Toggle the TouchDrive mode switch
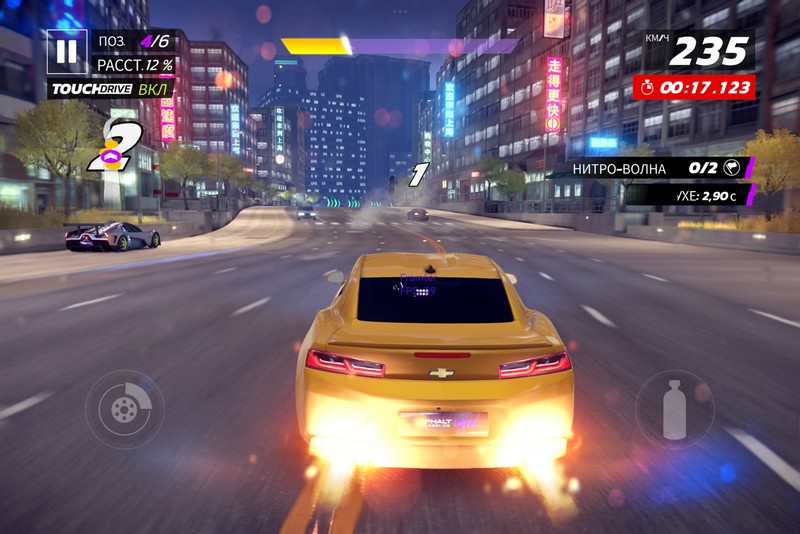Viewport: 800px width, 534px height. pyautogui.click(x=111, y=89)
